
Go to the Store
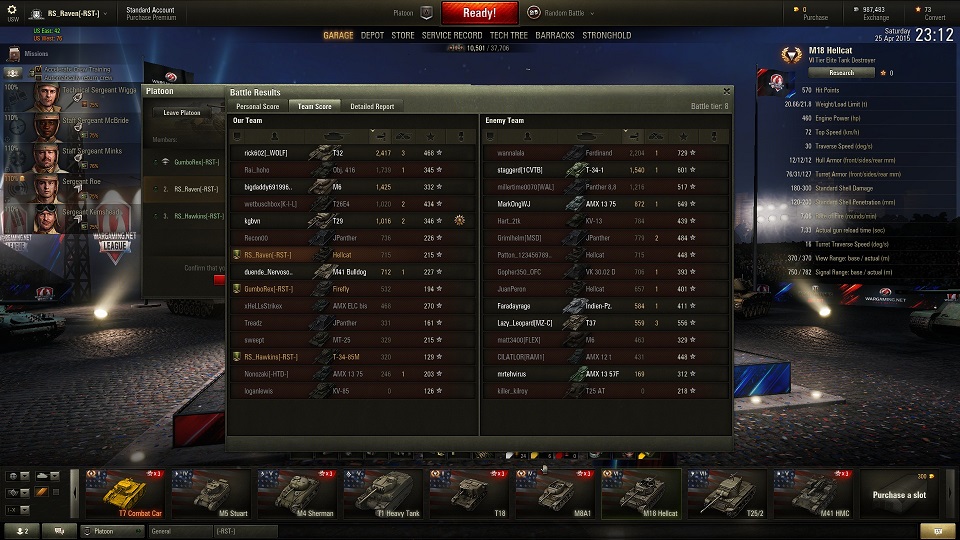point(402,35)
